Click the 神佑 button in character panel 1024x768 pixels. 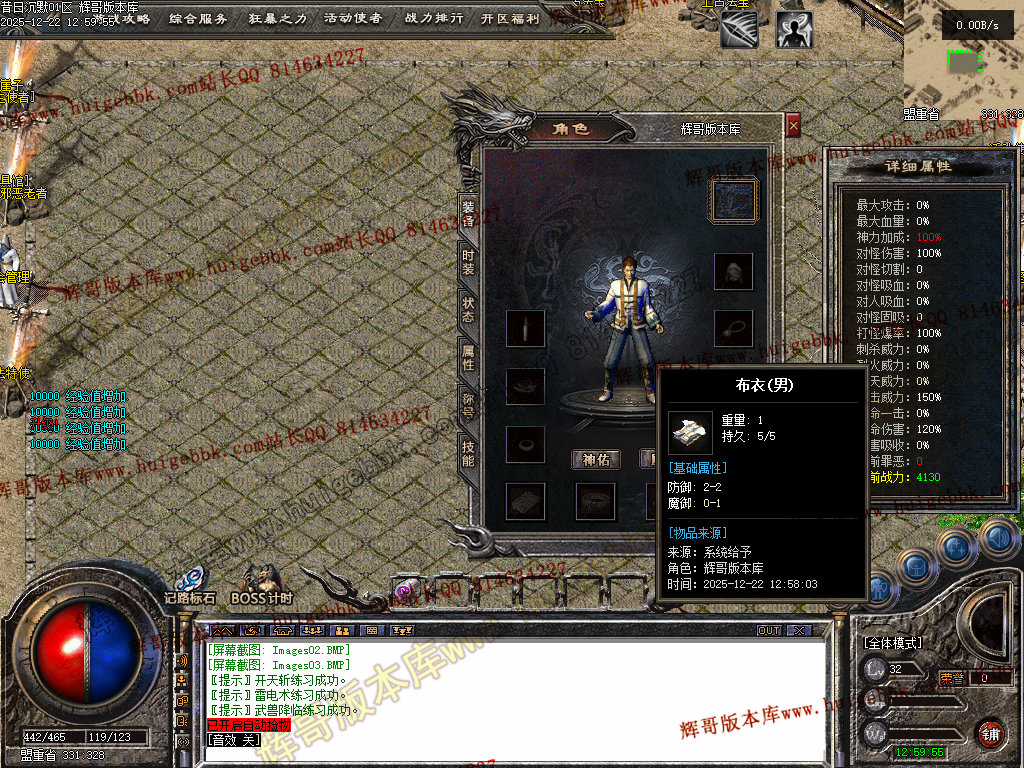[596, 459]
